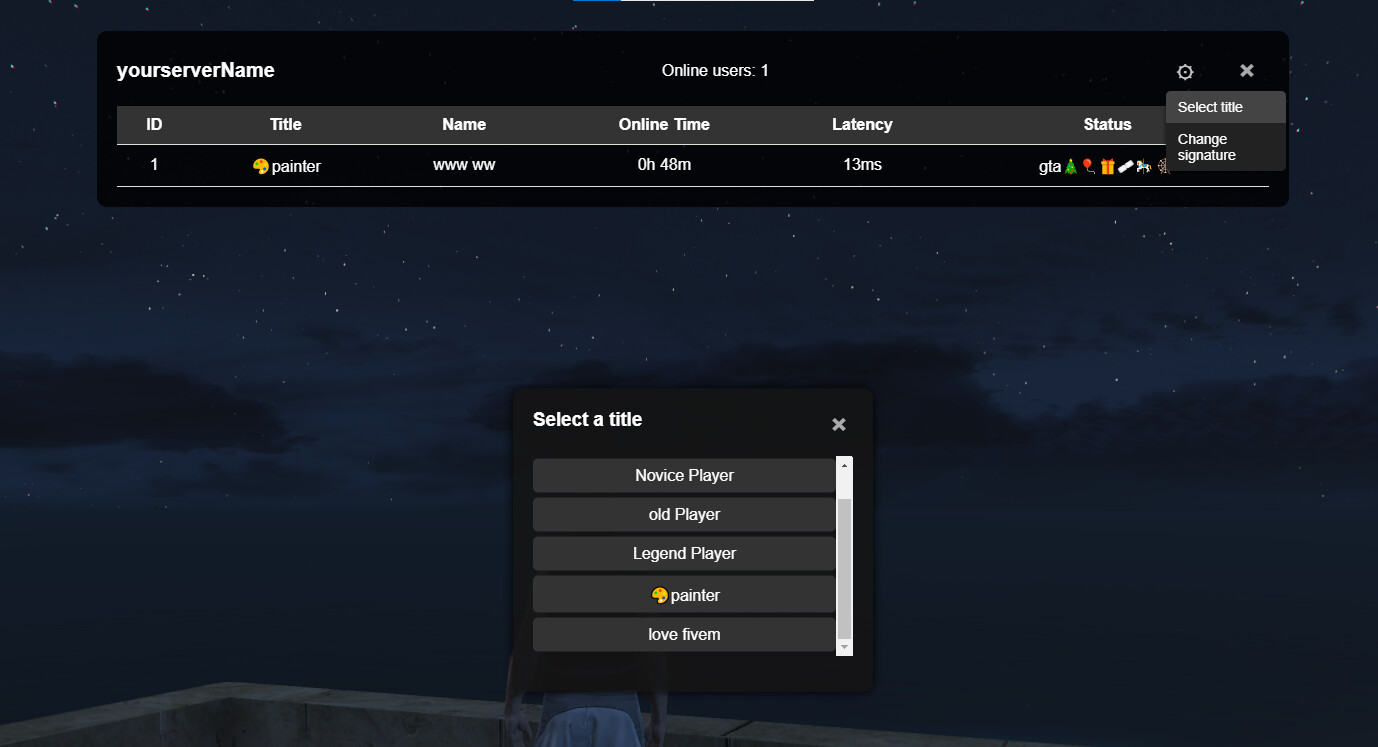
Task: Choose Change signature from the menu
Action: tap(1206, 147)
